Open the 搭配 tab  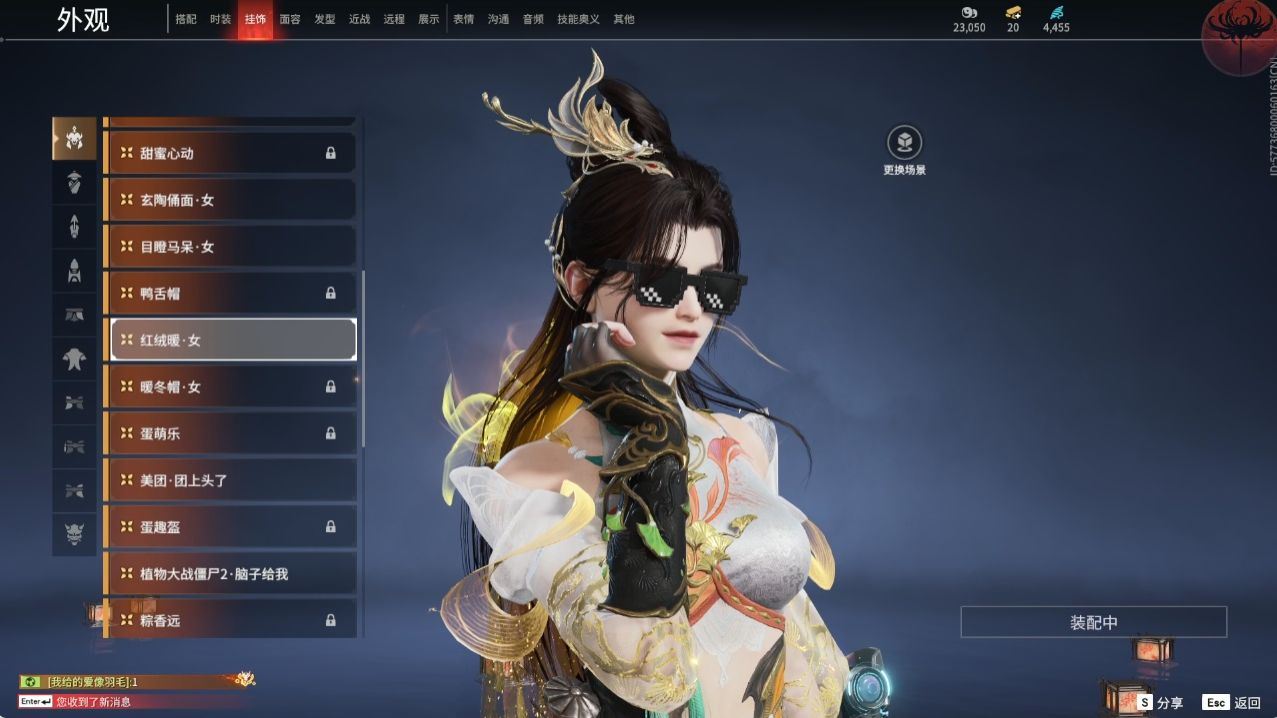(x=186, y=19)
